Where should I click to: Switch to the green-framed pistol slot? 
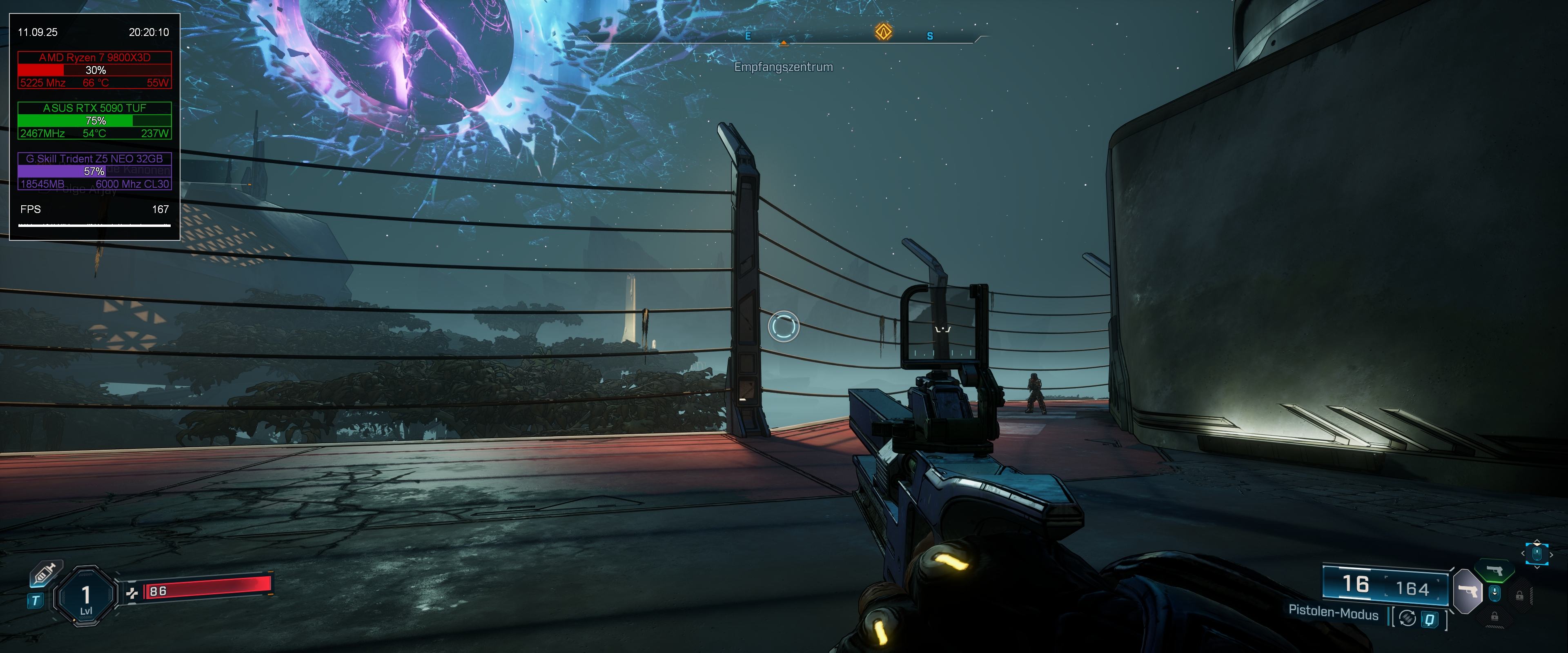pos(1495,571)
